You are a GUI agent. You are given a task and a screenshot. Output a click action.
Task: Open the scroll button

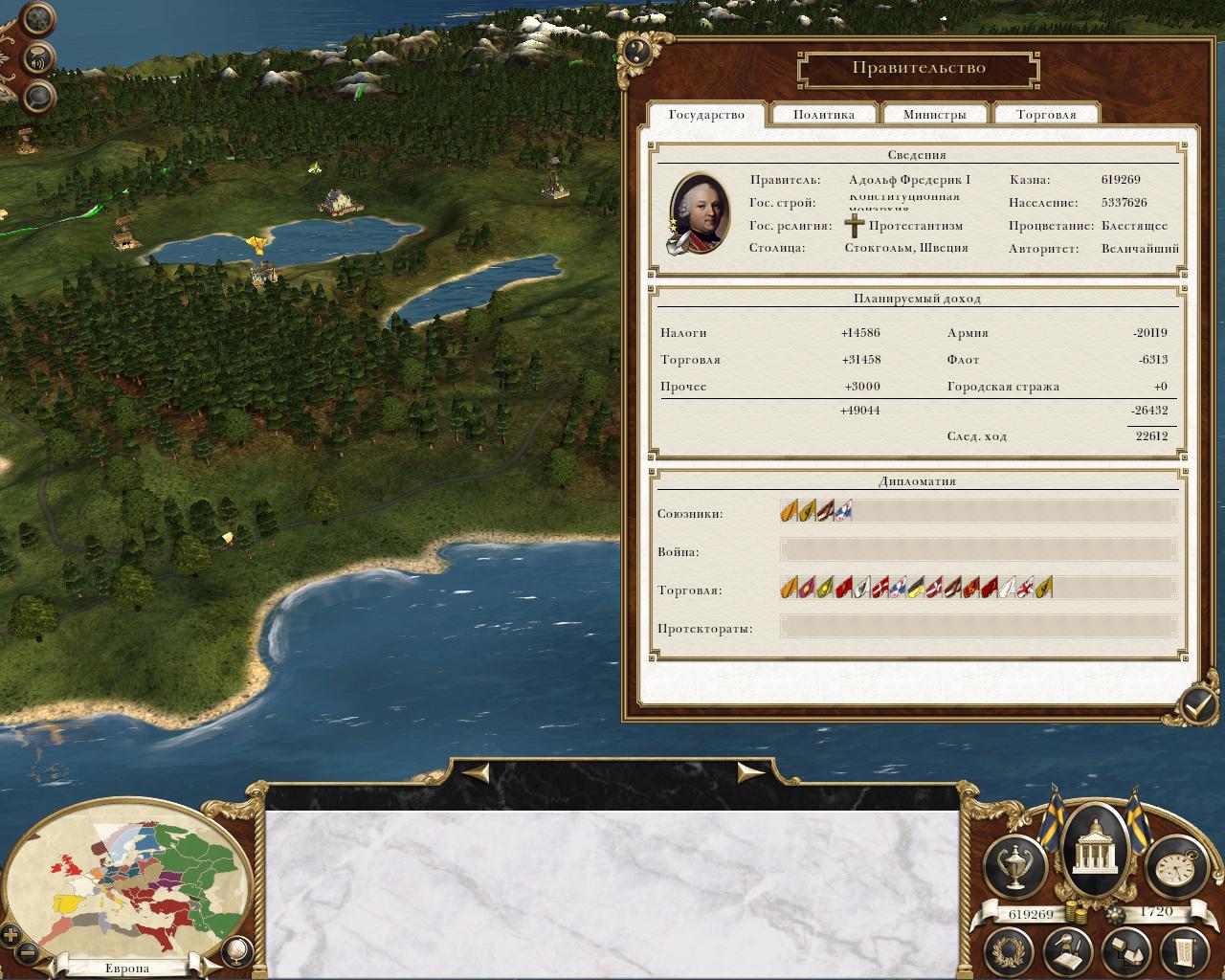(x=1184, y=950)
